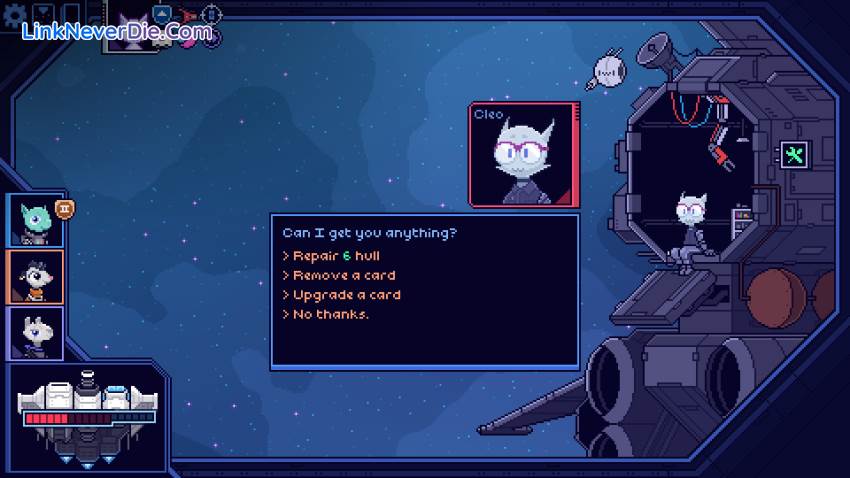Choose "Repair 6 hull" option
Viewport: 850px width, 478px height.
(x=336, y=255)
